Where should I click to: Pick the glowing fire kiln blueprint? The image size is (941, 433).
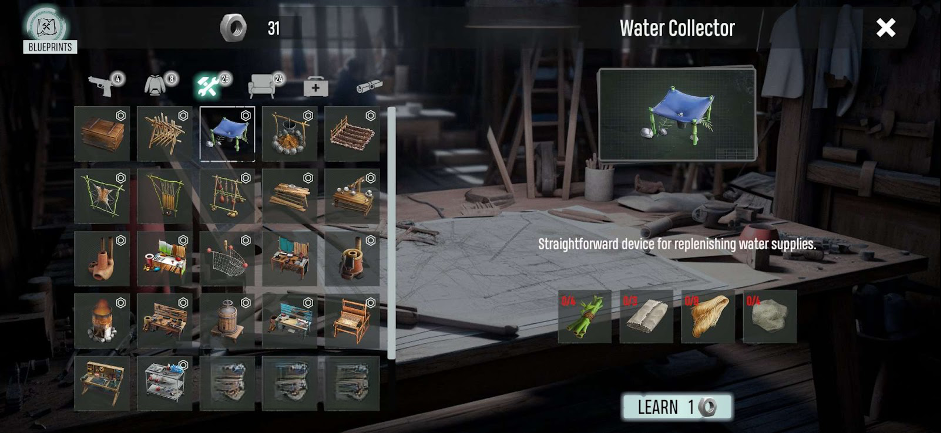point(101,320)
